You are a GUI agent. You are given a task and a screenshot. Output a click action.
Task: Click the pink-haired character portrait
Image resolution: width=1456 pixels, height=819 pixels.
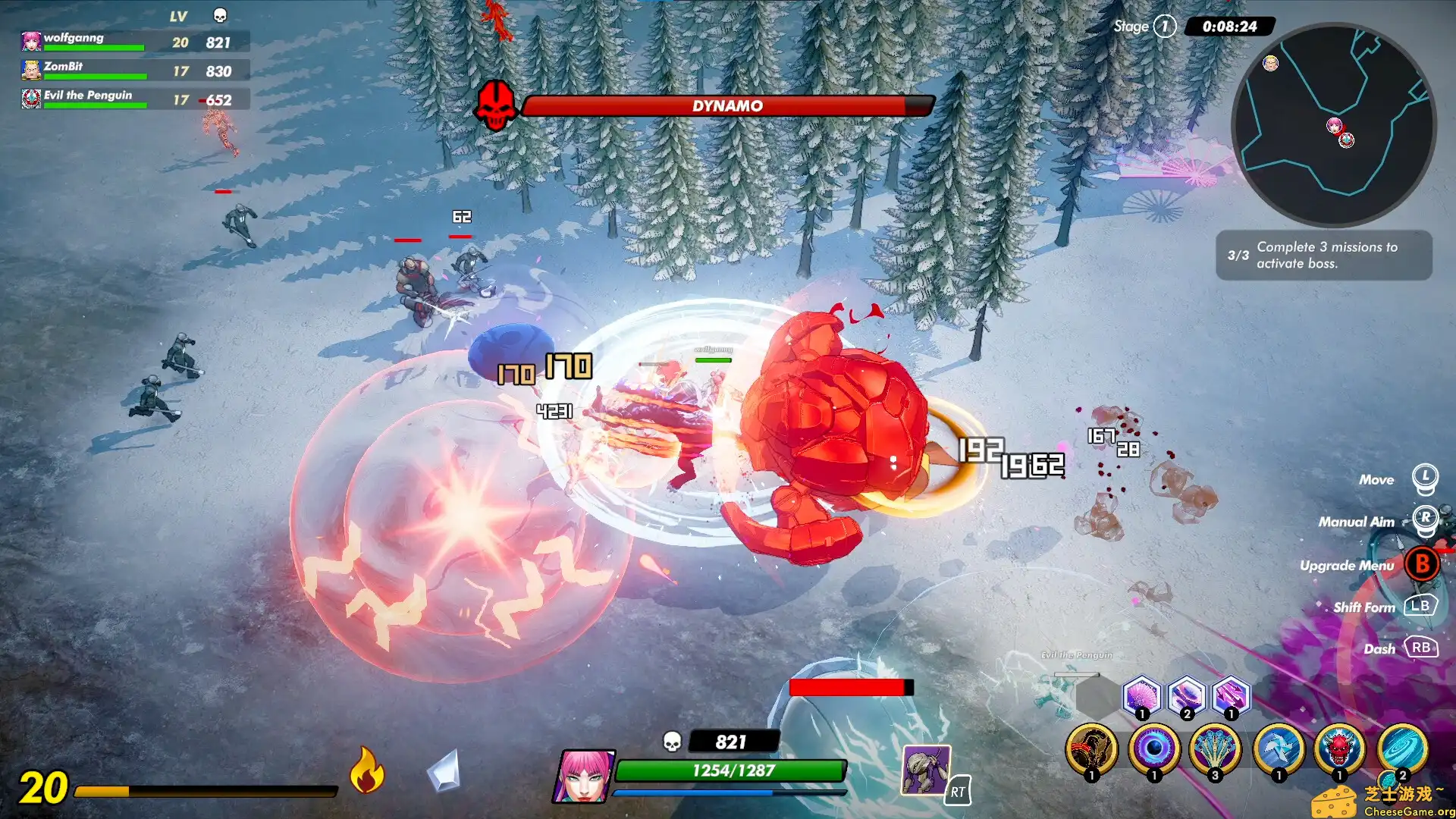[583, 776]
